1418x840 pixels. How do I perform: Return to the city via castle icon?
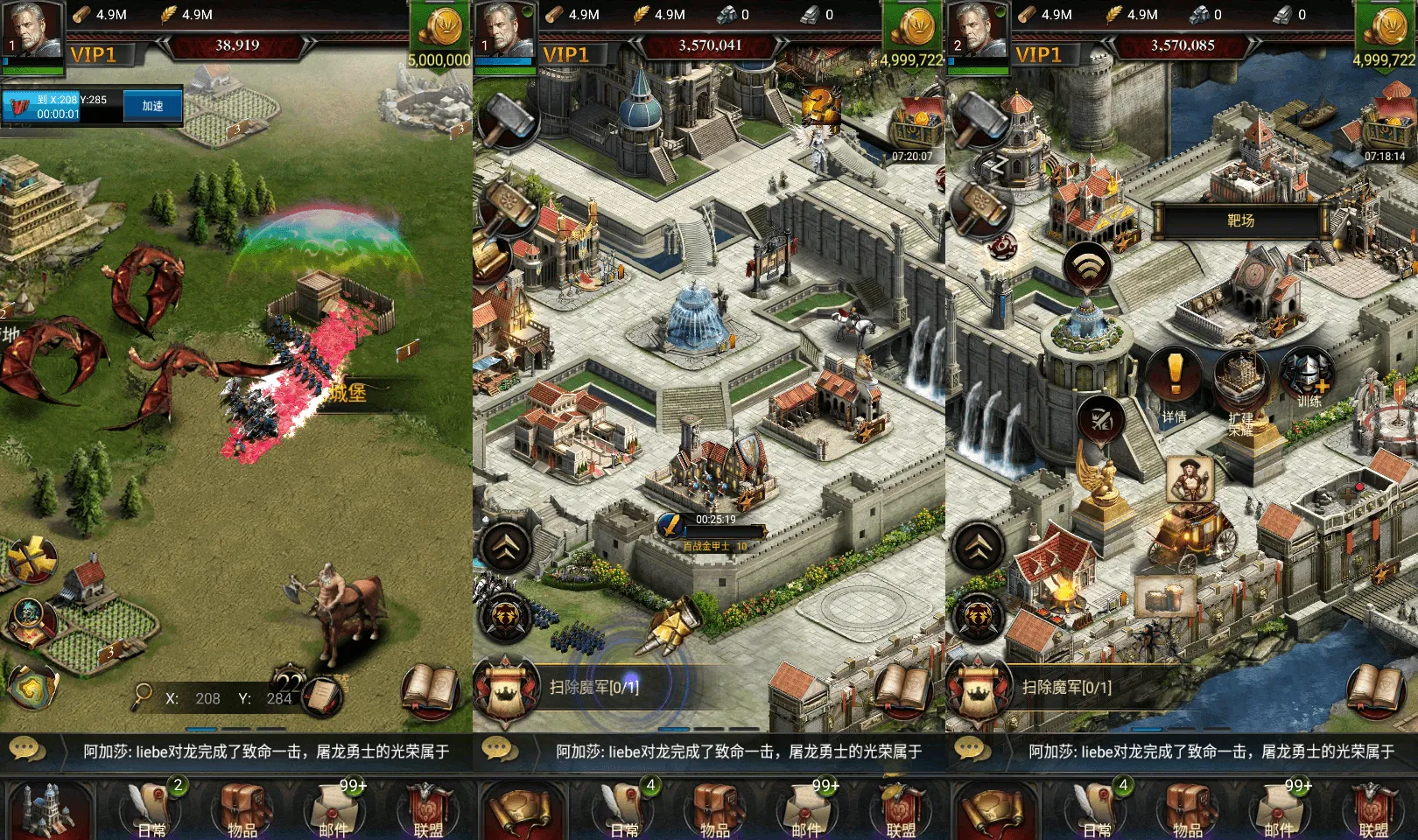click(47, 808)
